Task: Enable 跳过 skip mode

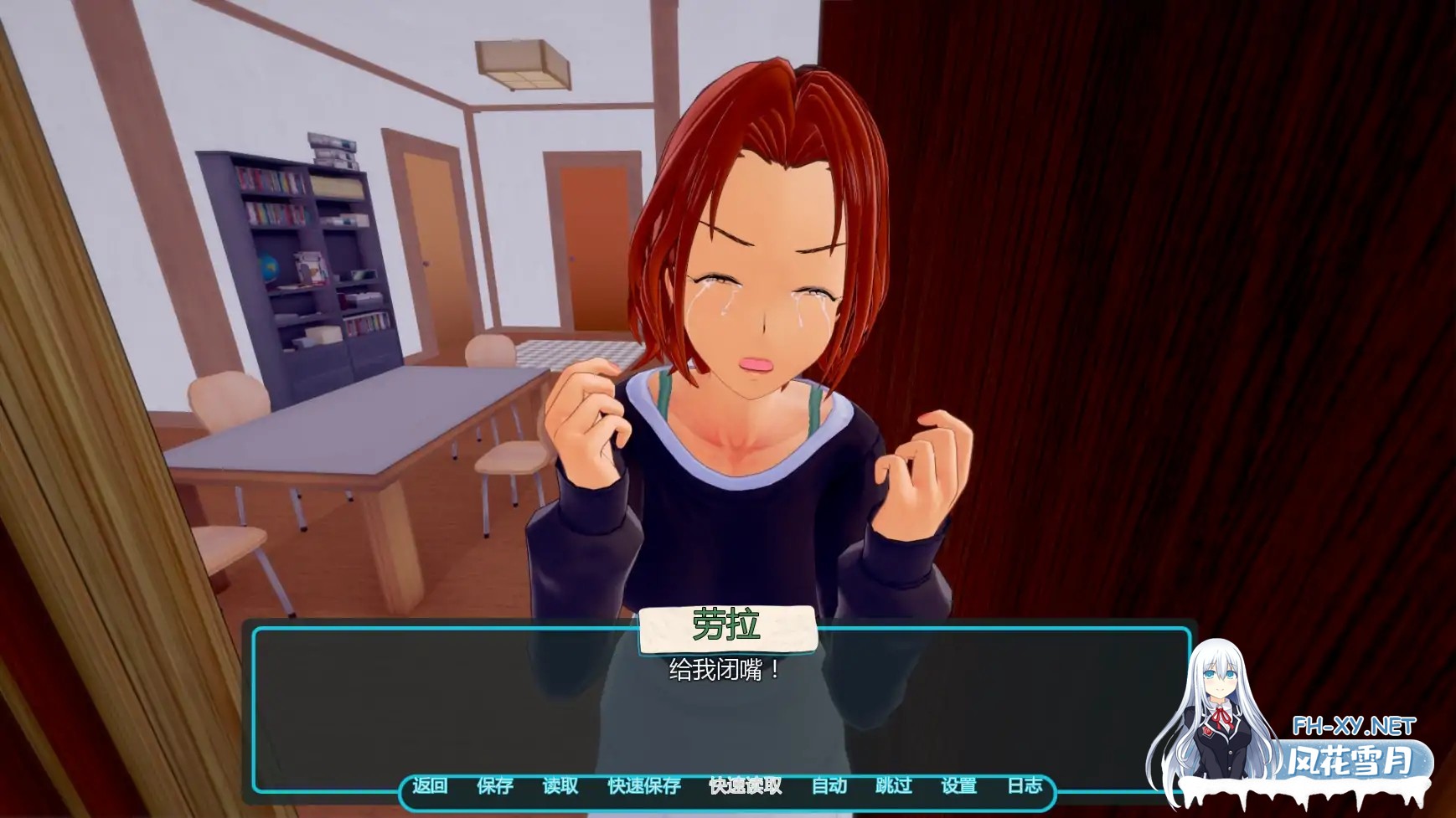Action: pos(893,786)
